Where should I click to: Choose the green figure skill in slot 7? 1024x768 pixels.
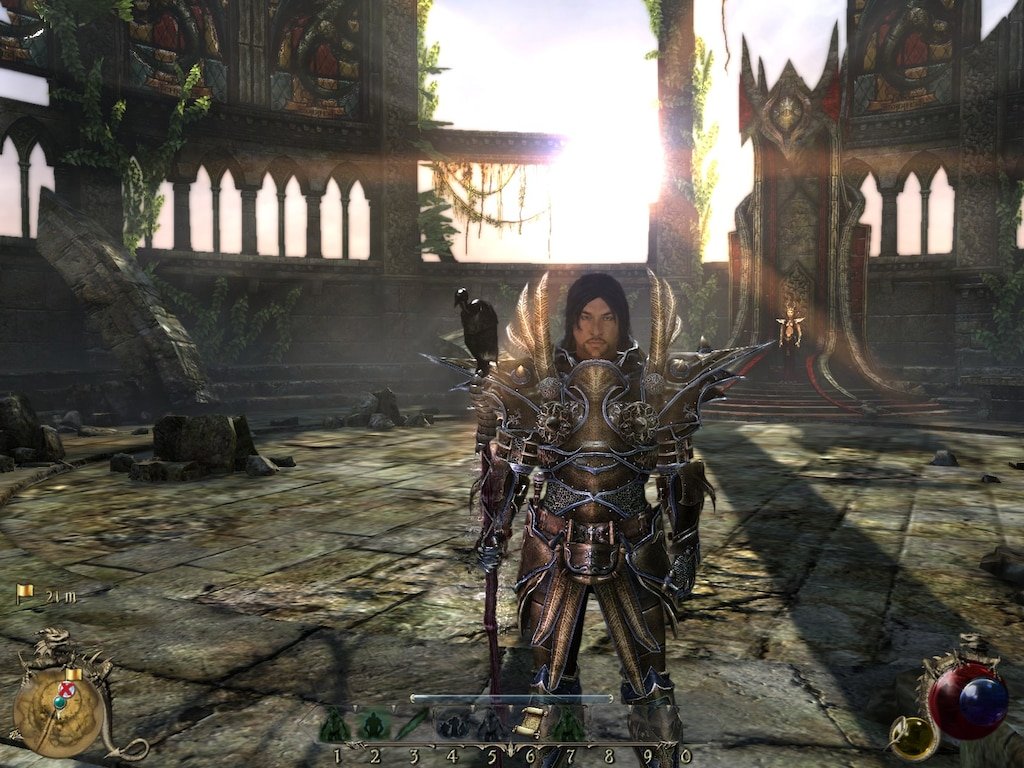click(x=568, y=725)
